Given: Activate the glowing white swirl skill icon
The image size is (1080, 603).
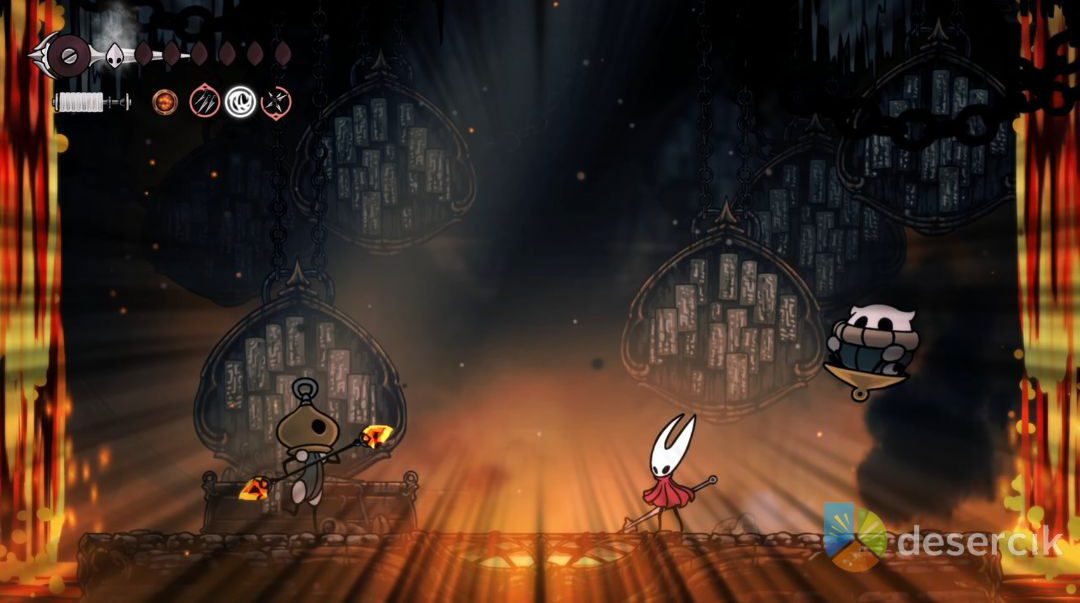Looking at the screenshot, I should pos(240,101).
